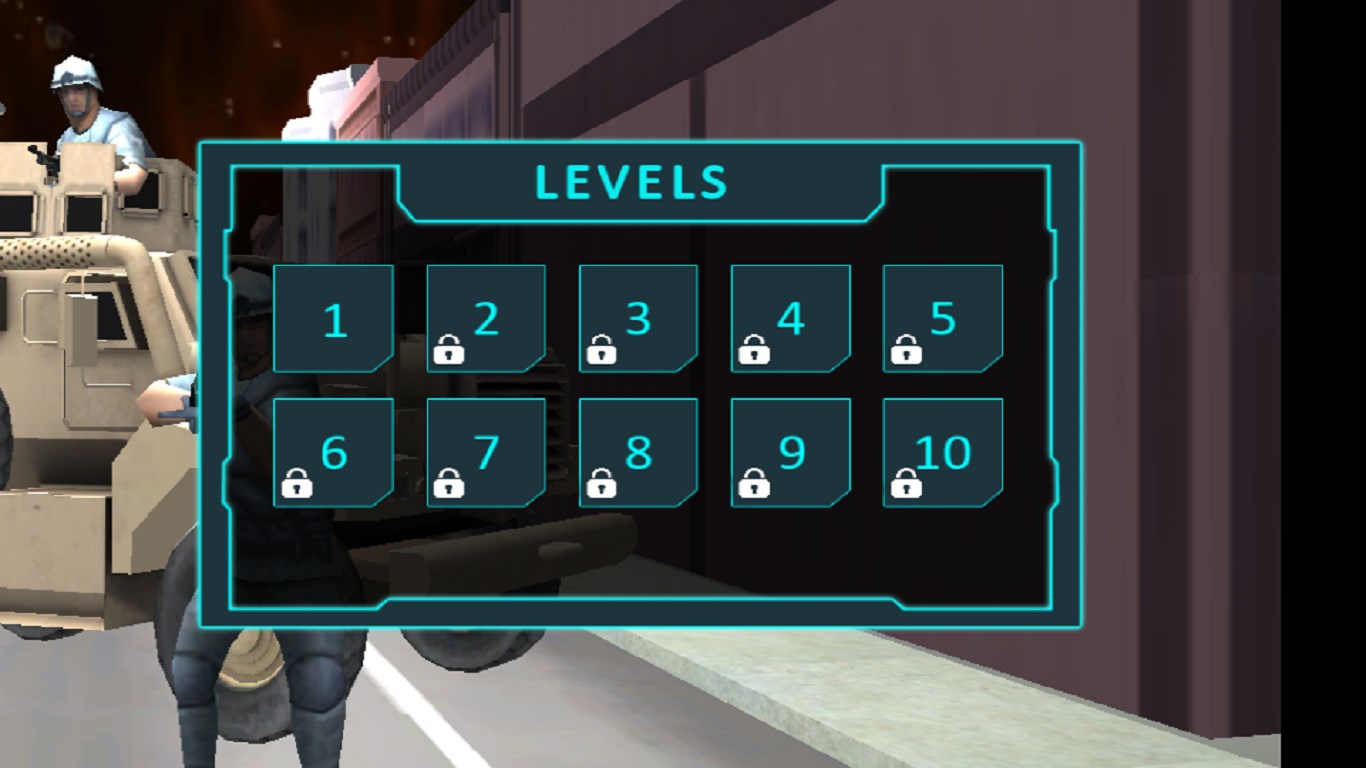Screen dimensions: 1366x768
Task: Choose the level 3 tile
Action: point(638,319)
